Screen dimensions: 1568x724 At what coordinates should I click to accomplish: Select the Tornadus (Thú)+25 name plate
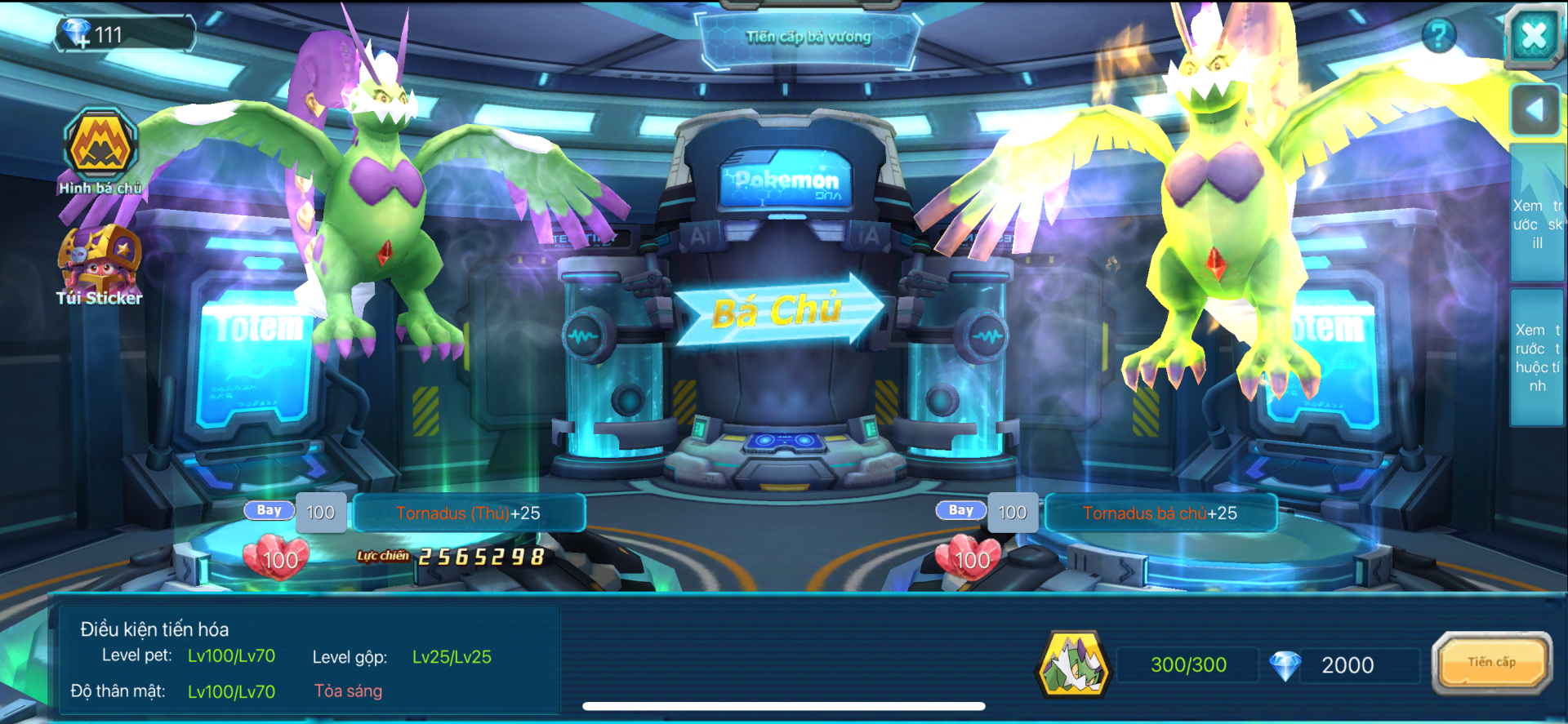click(x=469, y=513)
